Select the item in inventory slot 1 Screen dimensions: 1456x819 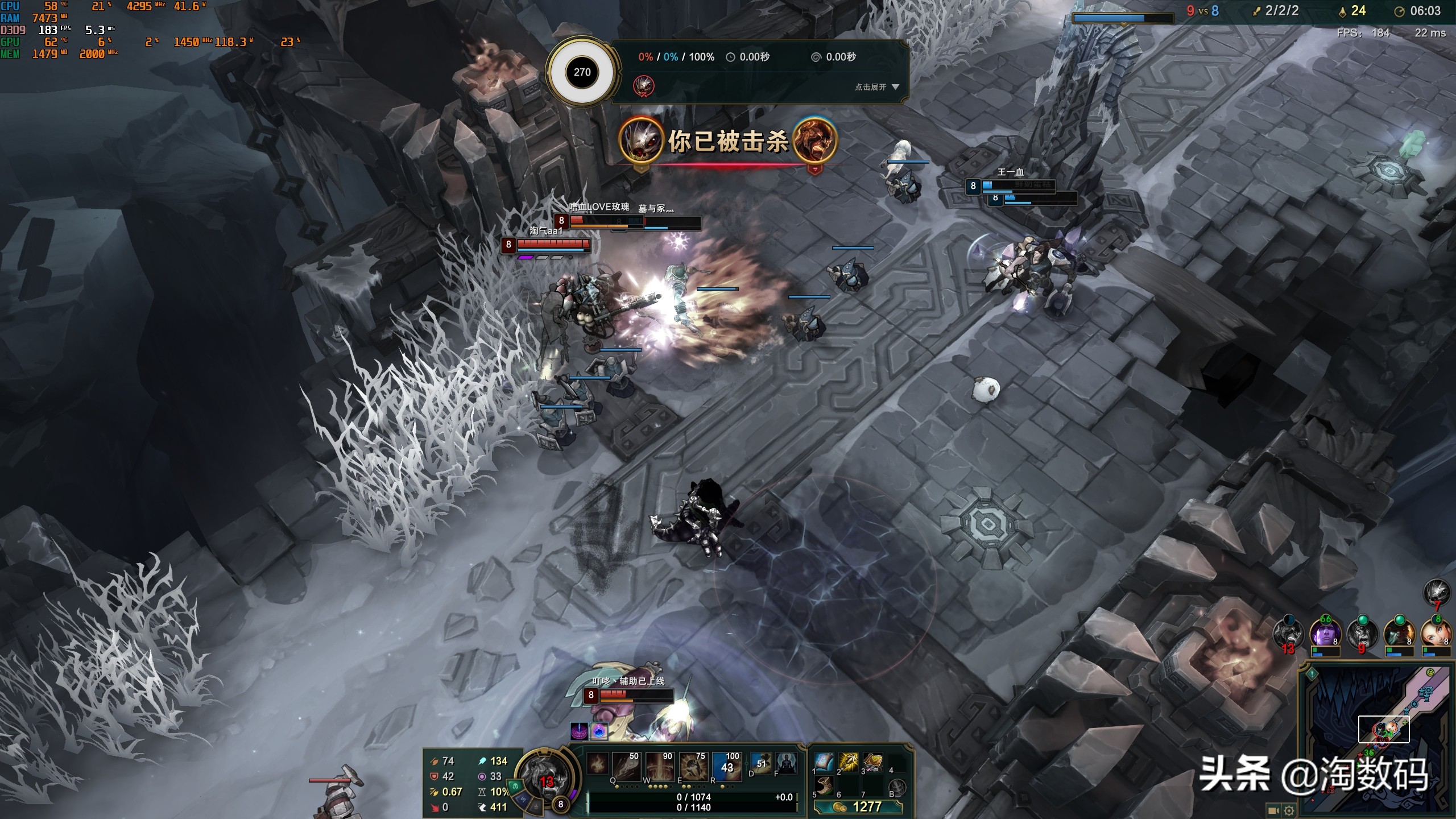coord(824,762)
